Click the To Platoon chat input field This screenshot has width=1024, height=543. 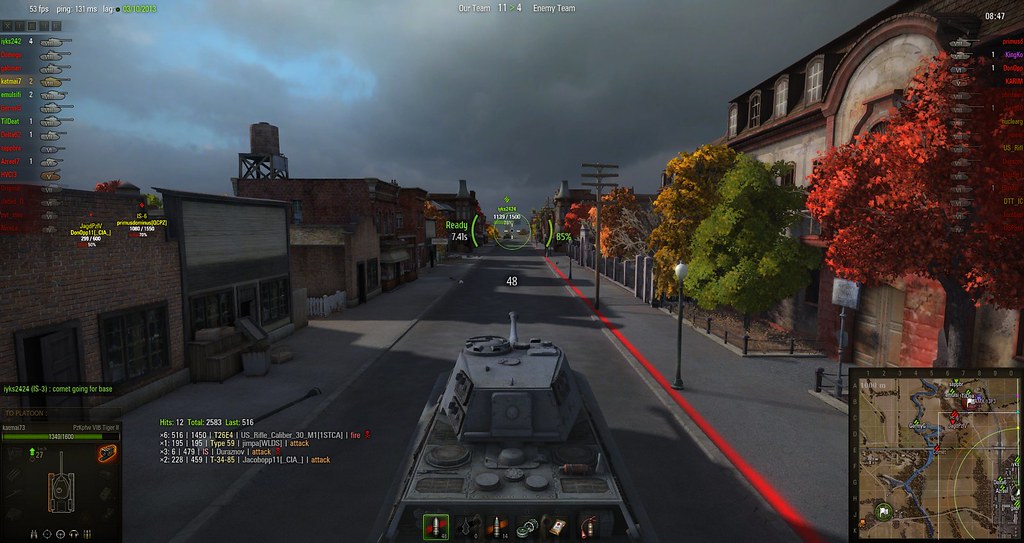60,412
